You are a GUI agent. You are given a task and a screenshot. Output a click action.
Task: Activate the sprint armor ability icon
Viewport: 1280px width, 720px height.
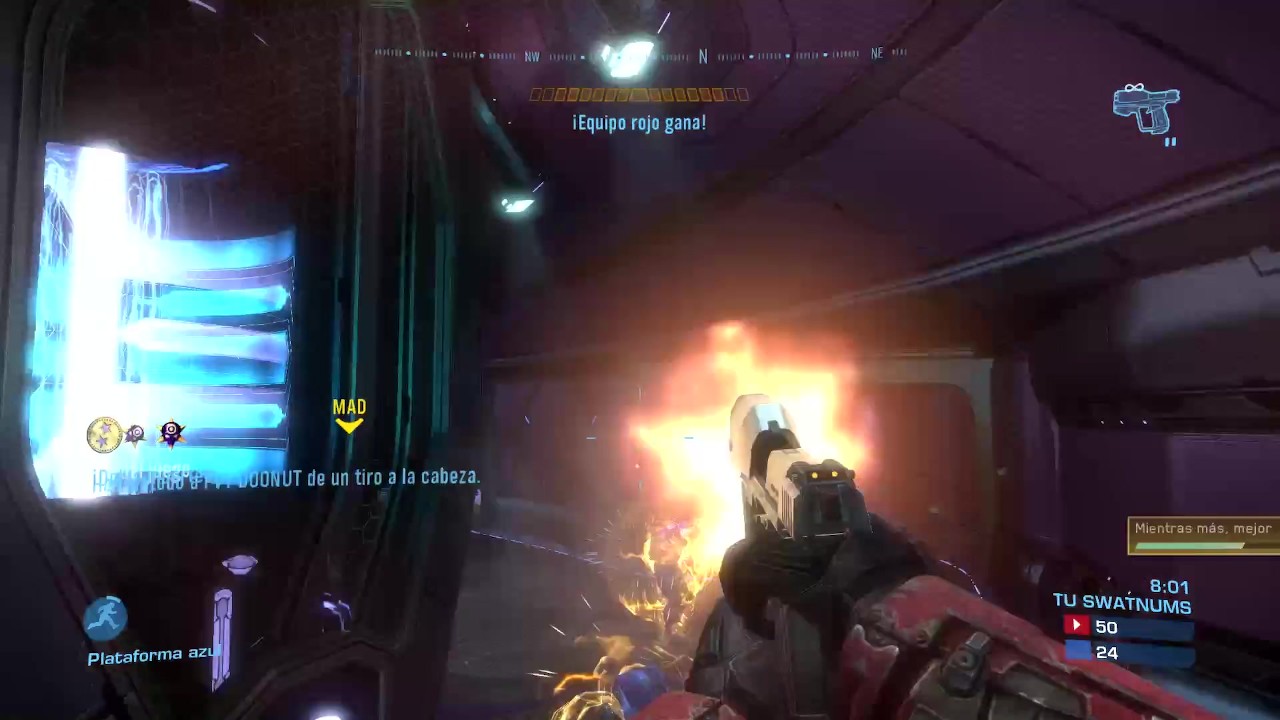point(105,618)
